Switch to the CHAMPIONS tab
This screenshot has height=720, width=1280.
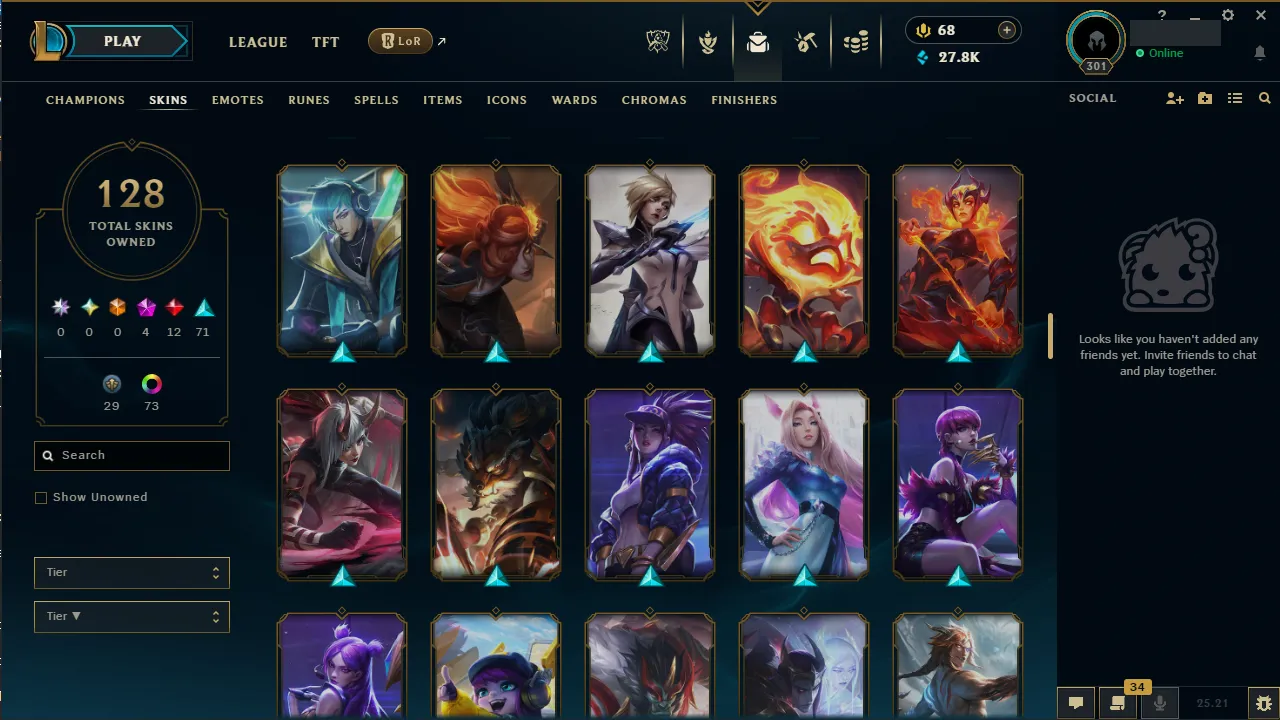[85, 100]
